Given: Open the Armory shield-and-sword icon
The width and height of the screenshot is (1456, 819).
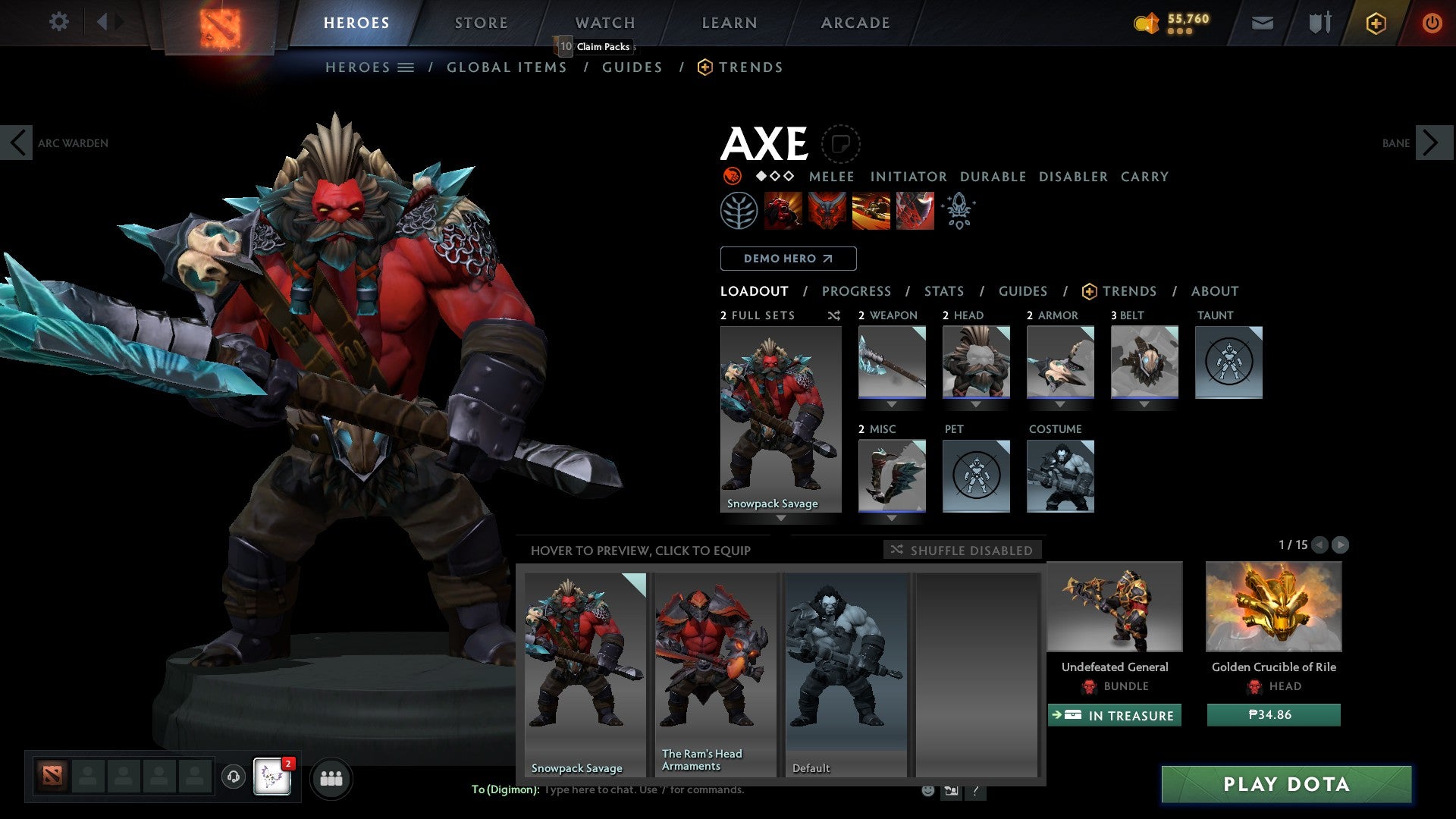Looking at the screenshot, I should pyautogui.click(x=1319, y=23).
